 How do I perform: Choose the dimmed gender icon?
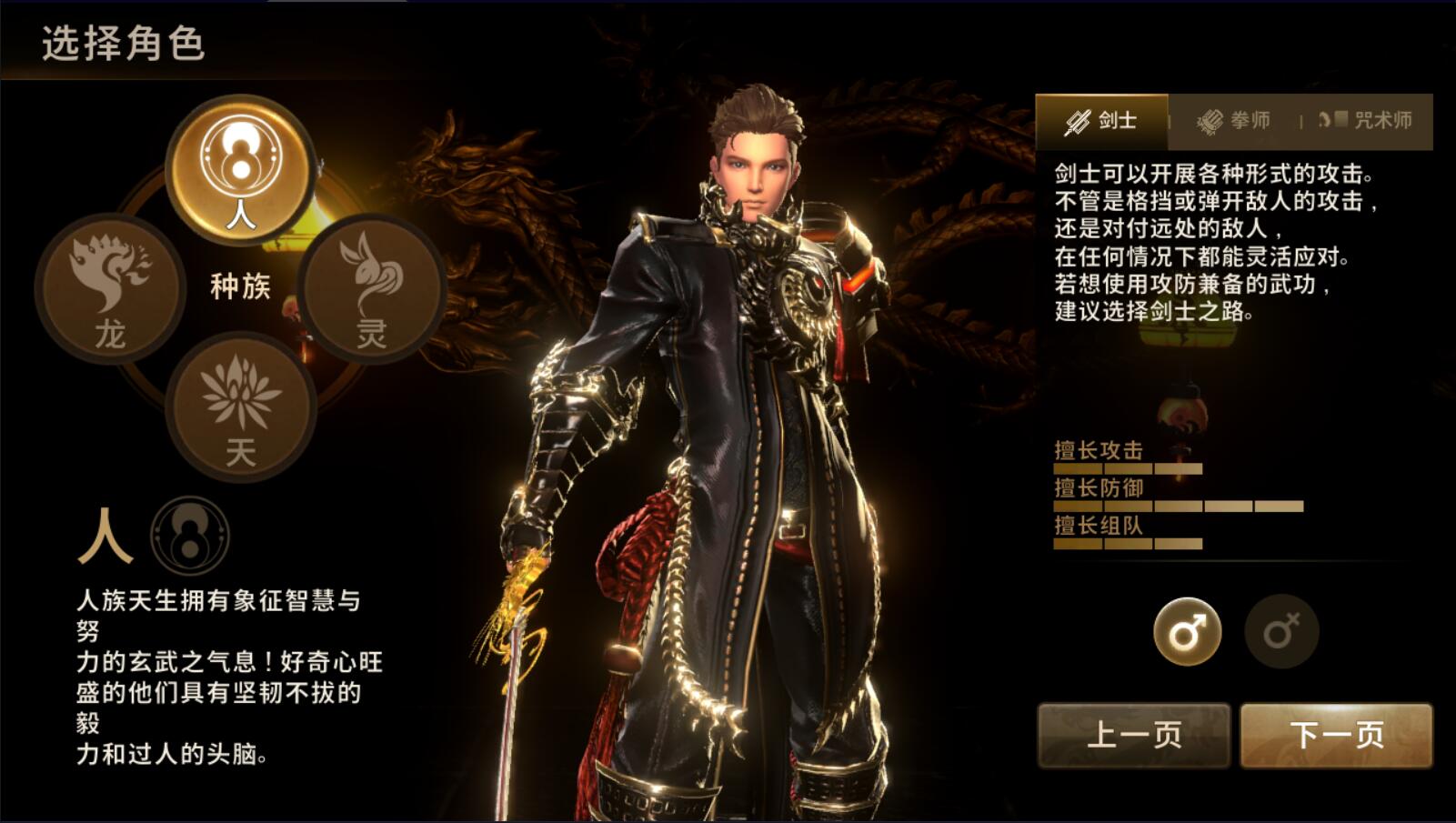1281,631
